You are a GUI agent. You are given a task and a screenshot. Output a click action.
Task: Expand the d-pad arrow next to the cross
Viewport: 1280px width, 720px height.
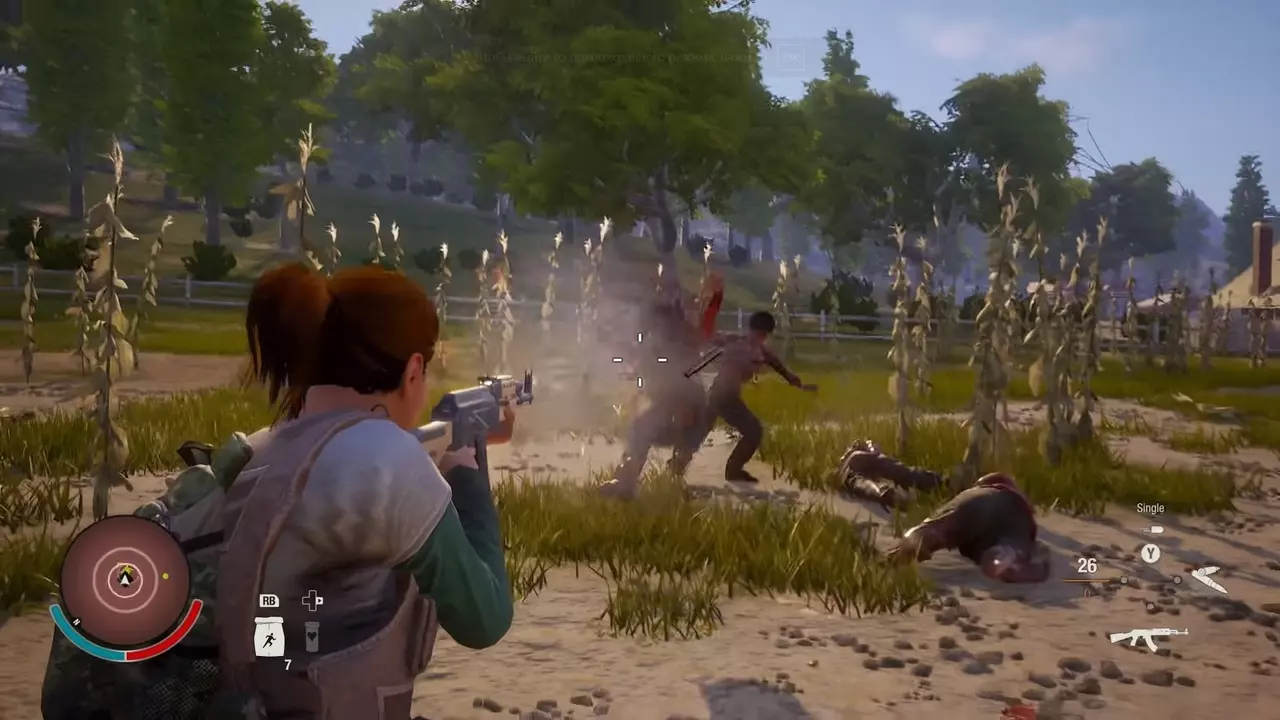(x=321, y=601)
